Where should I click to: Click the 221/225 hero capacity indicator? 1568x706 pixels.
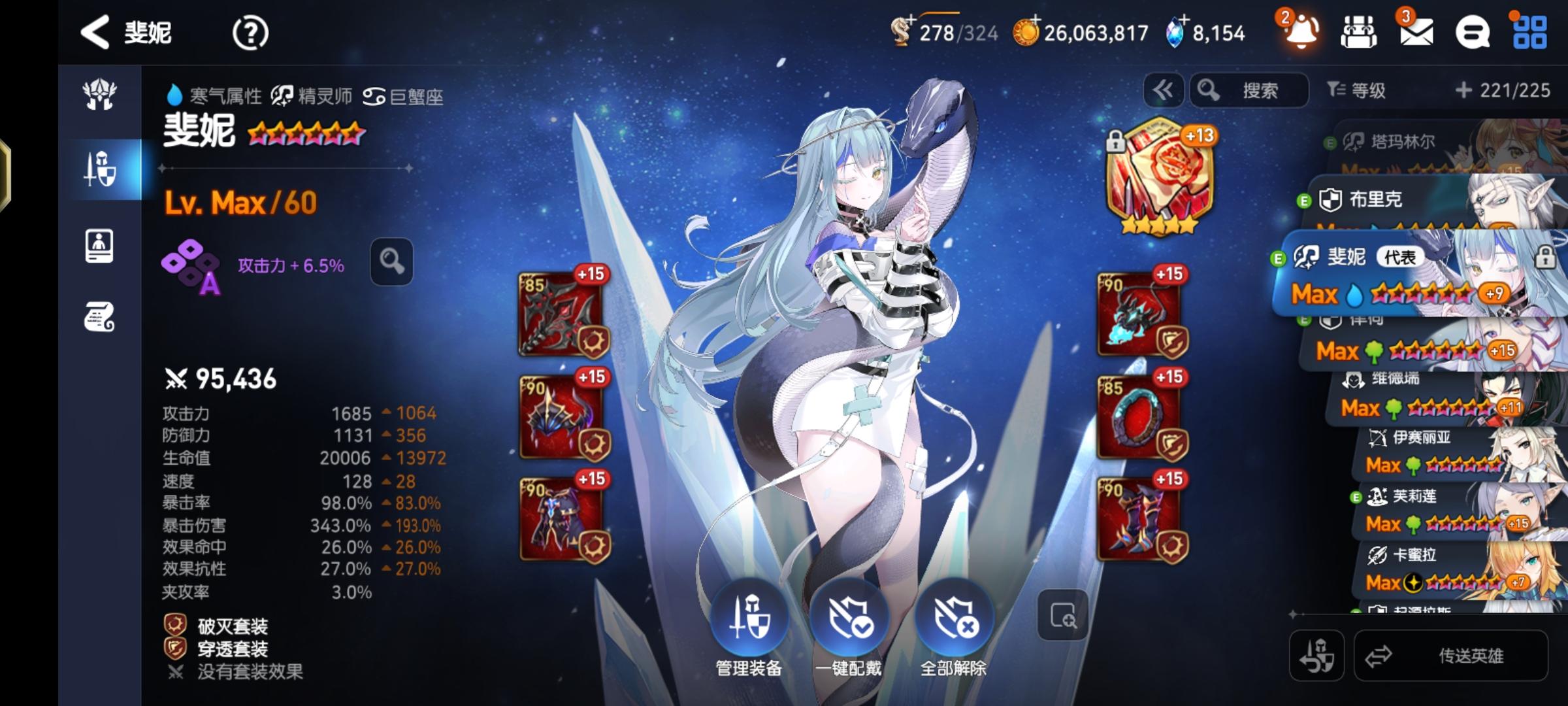(x=1513, y=90)
